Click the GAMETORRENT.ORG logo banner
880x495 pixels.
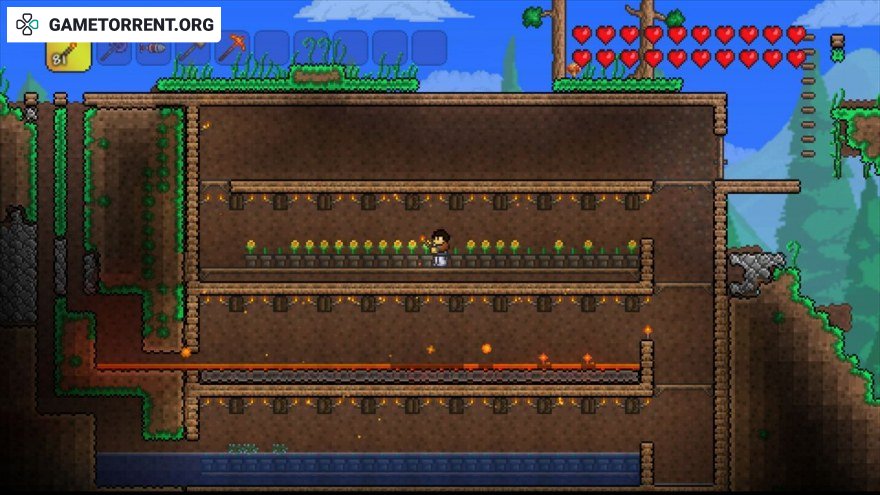coord(114,23)
